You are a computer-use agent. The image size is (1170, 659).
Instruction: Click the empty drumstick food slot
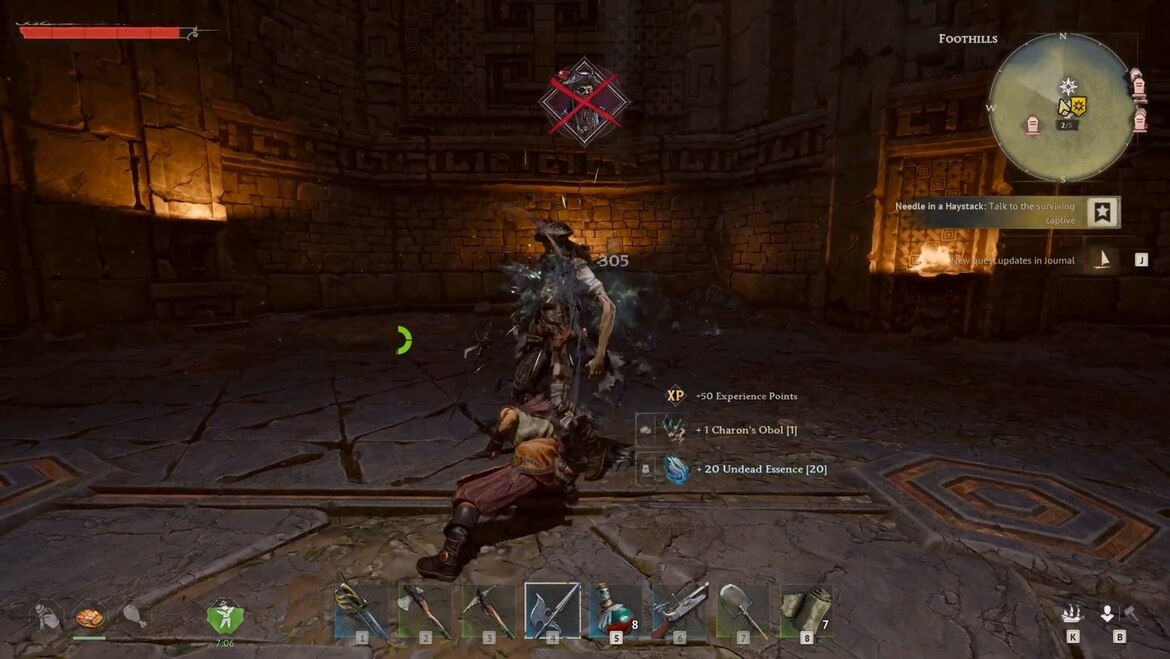pyautogui.click(x=133, y=614)
